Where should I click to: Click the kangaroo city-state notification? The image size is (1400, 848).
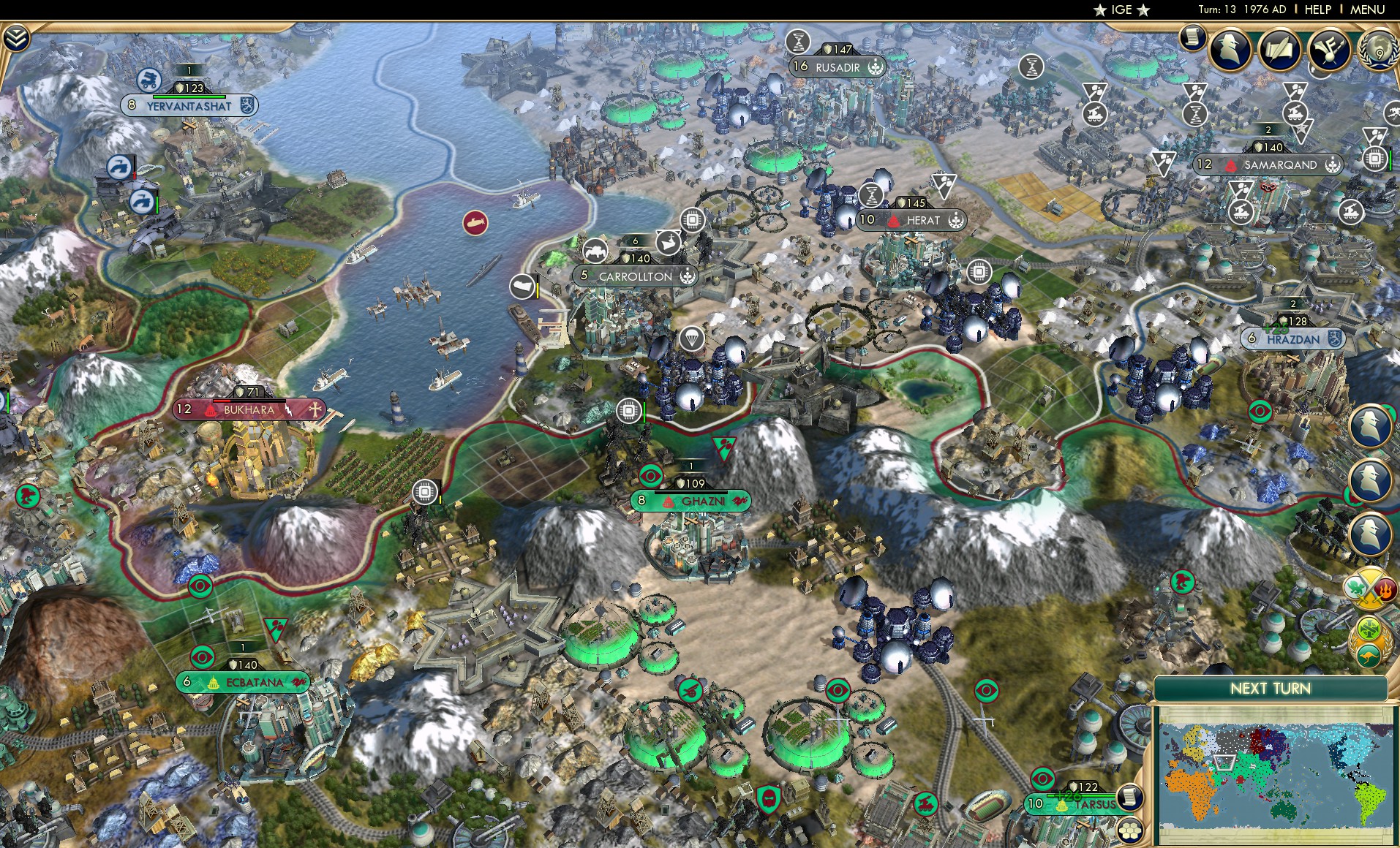[x=1369, y=655]
